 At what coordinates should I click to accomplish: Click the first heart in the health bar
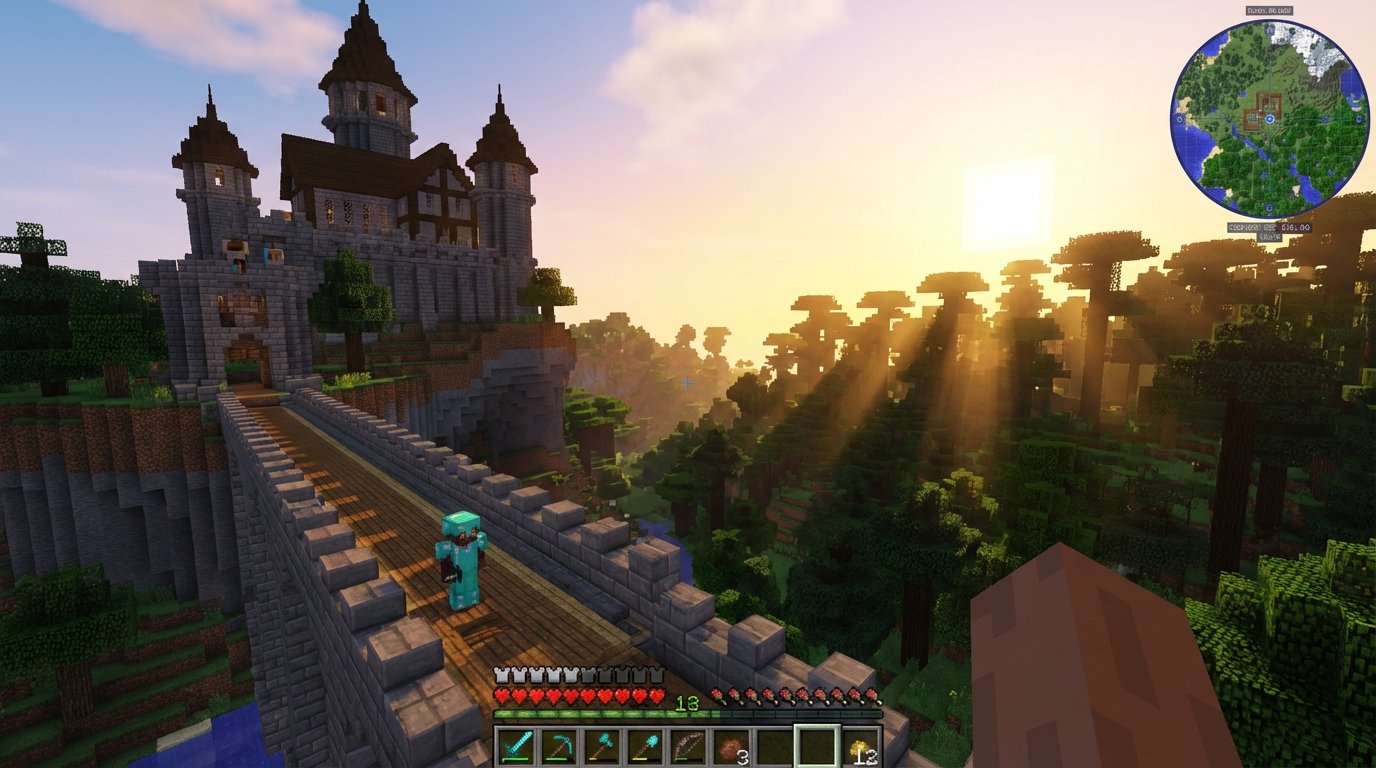click(x=501, y=695)
